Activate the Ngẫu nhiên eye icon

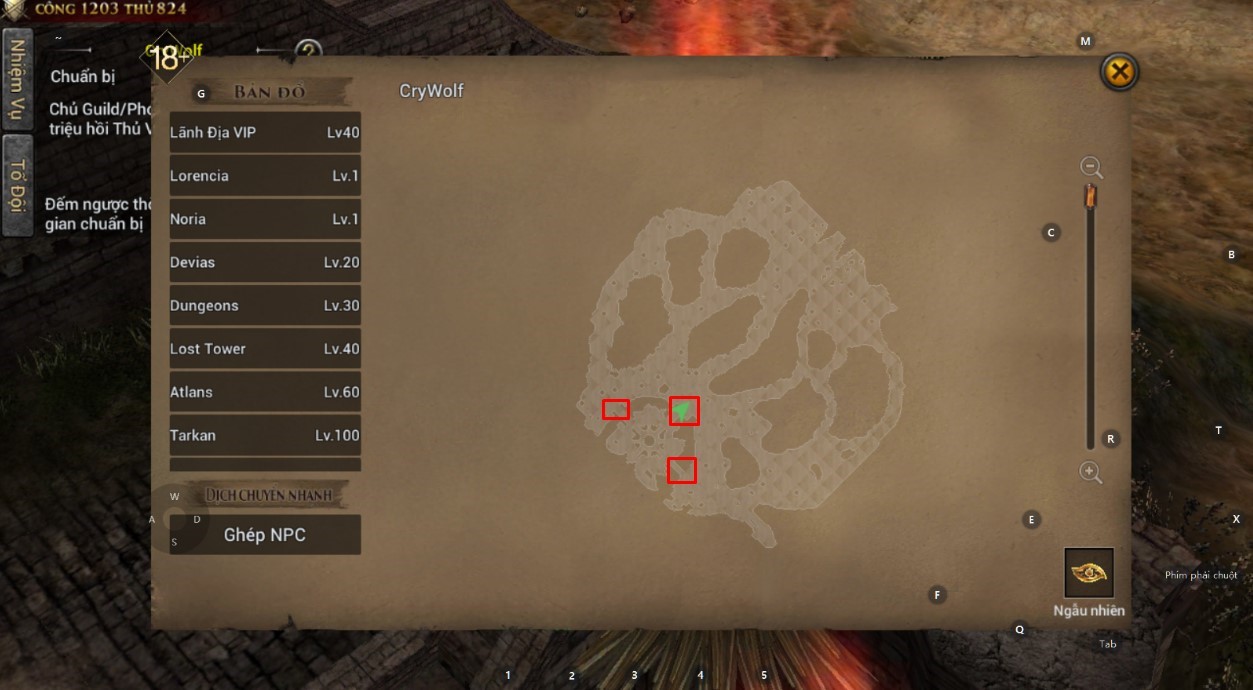(x=1089, y=573)
